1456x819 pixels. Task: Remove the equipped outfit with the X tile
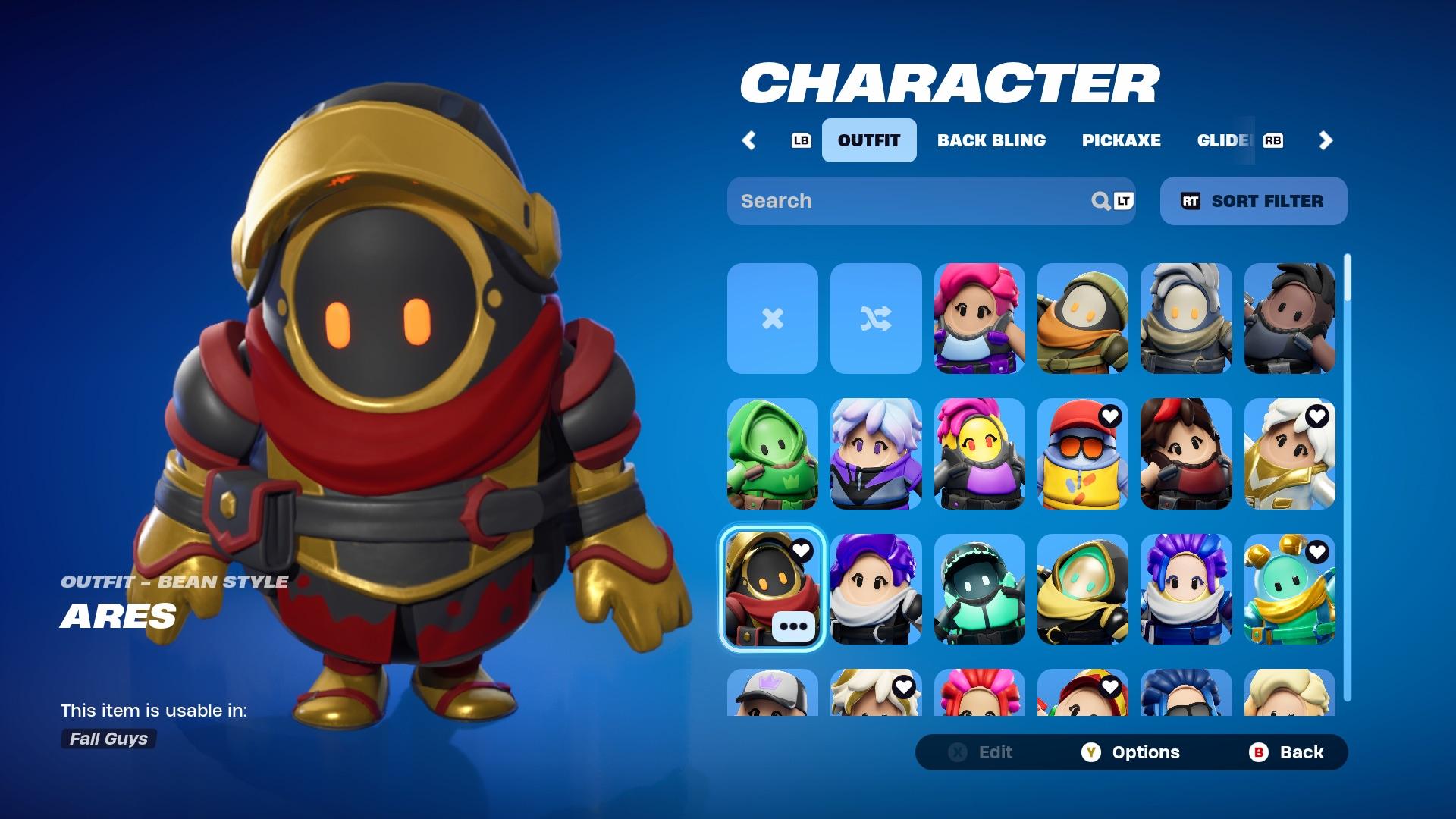(x=772, y=319)
